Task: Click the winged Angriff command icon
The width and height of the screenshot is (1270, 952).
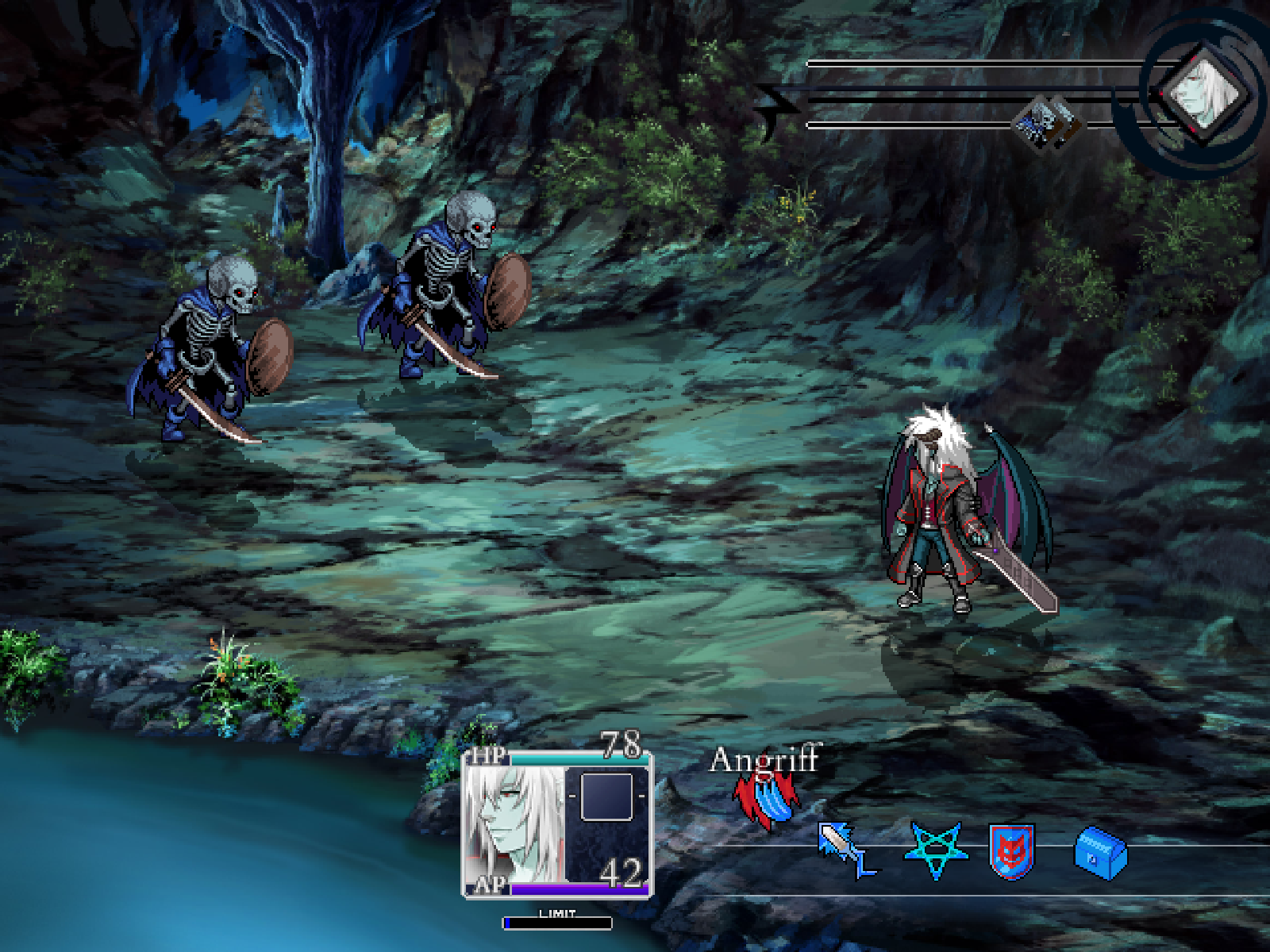Action: click(x=764, y=797)
